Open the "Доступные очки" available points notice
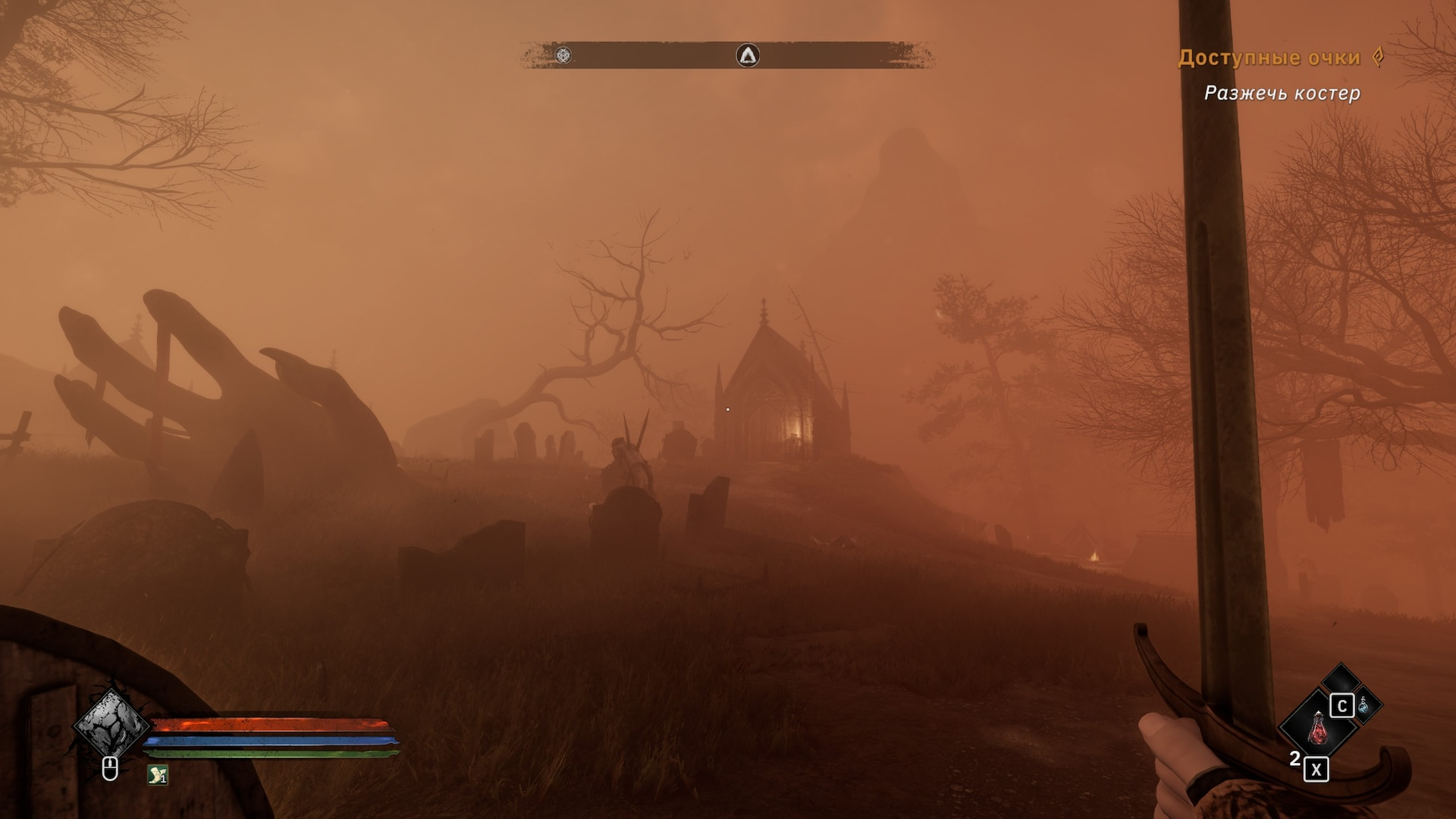Screen dimensions: 1456x819 pos(1269,58)
